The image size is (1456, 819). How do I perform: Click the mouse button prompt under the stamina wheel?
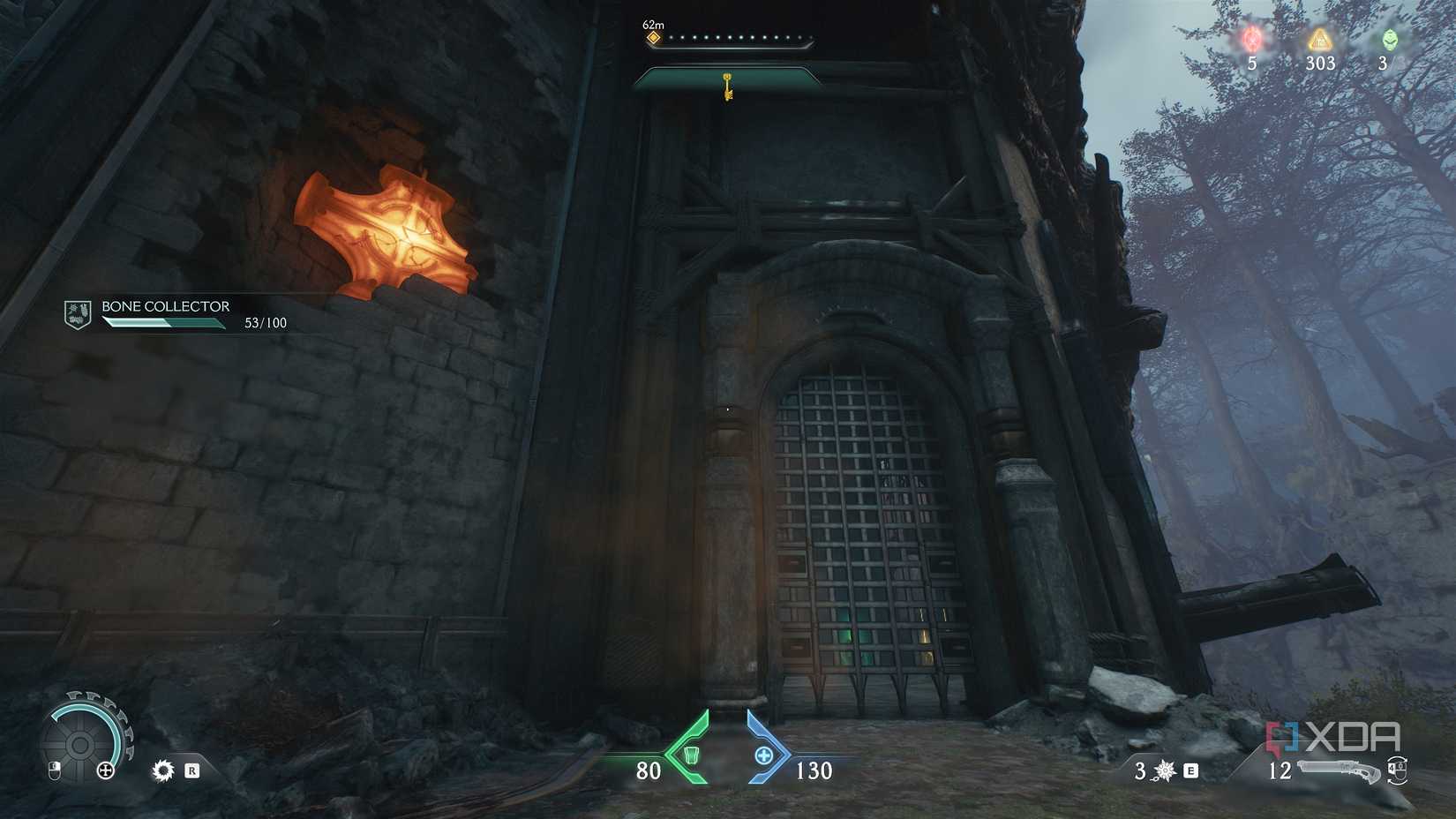55,770
